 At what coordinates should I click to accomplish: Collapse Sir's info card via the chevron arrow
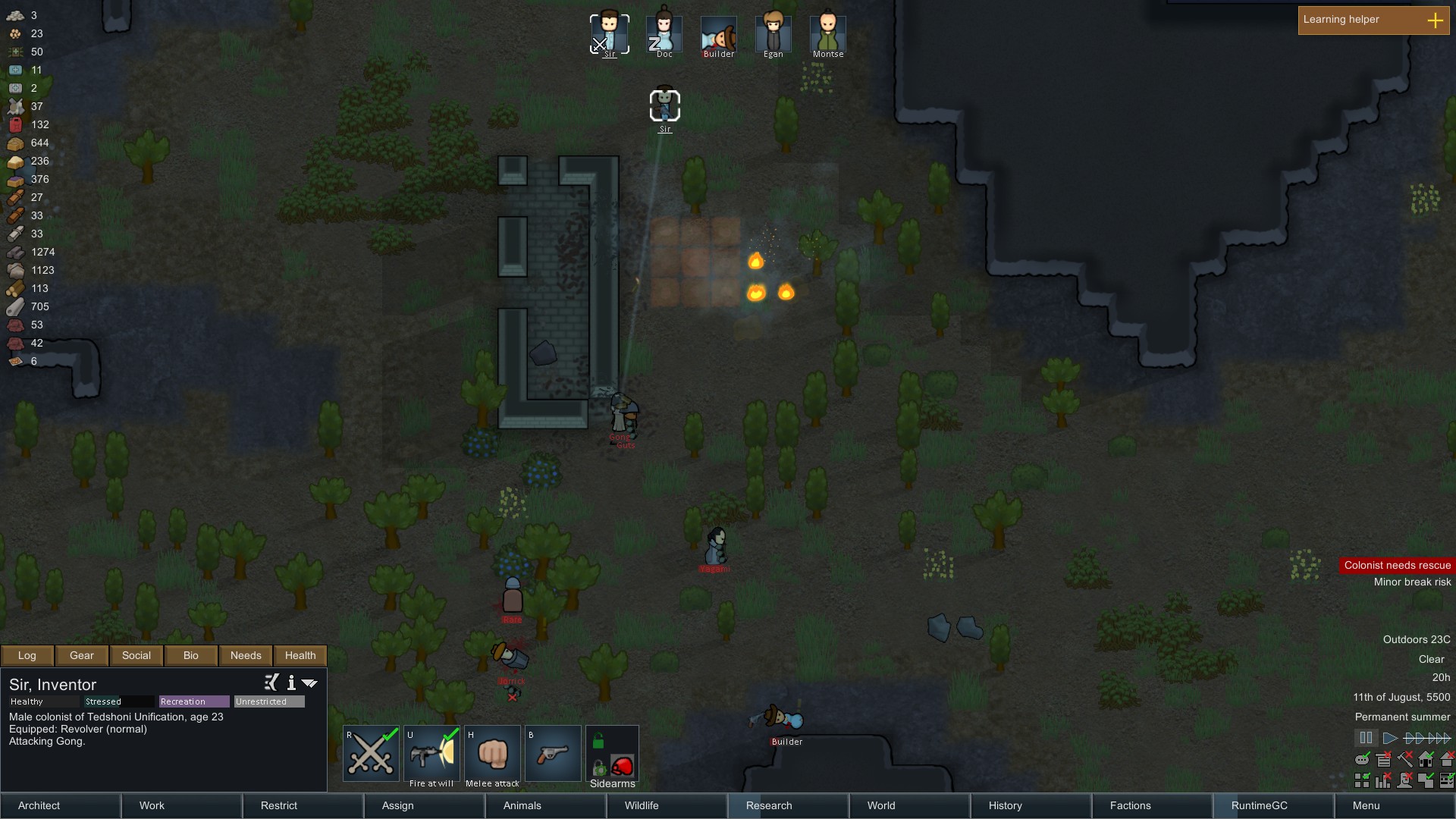tap(309, 683)
